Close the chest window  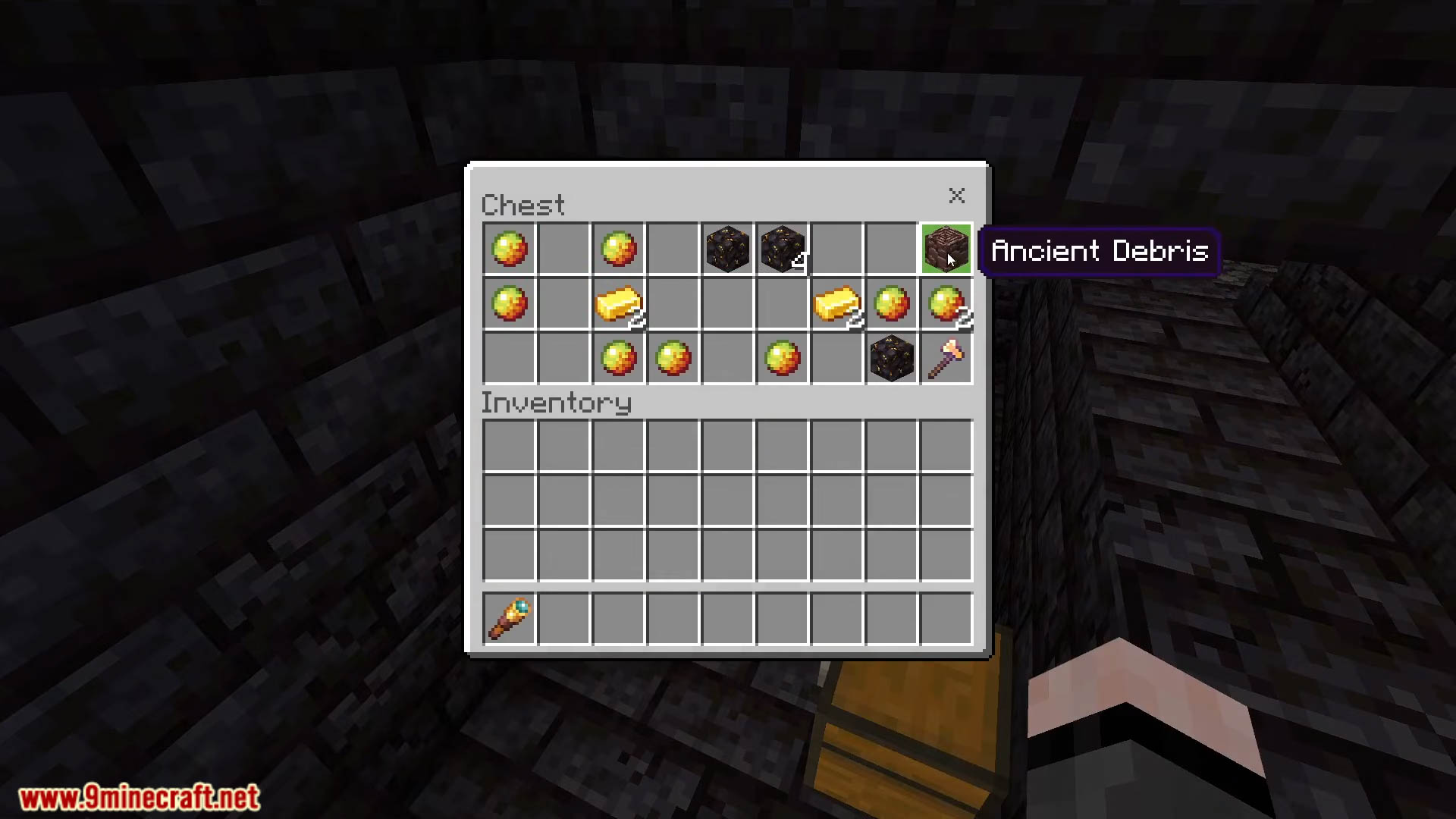pos(956,196)
